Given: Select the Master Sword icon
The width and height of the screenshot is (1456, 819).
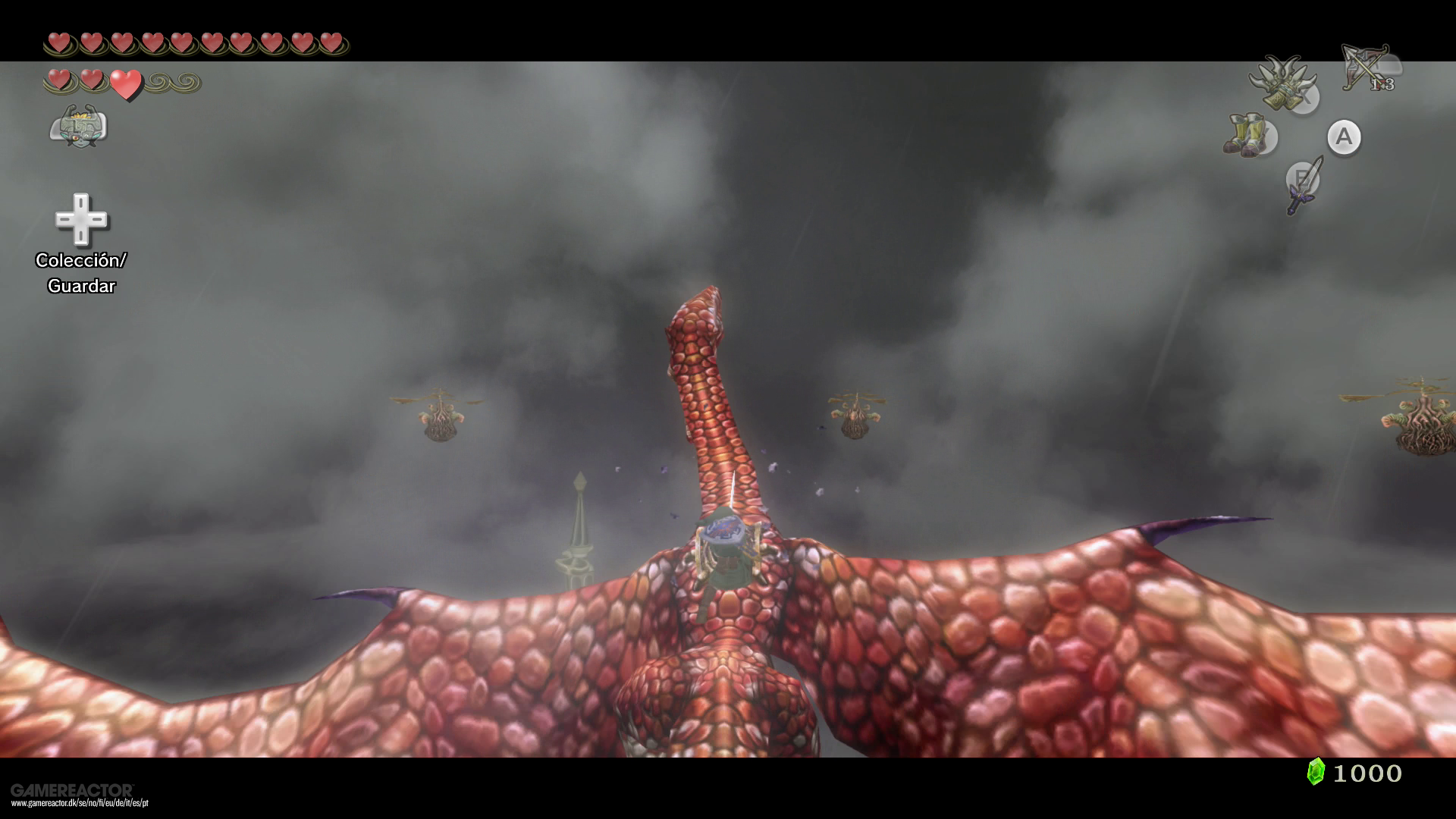Looking at the screenshot, I should tap(1303, 184).
